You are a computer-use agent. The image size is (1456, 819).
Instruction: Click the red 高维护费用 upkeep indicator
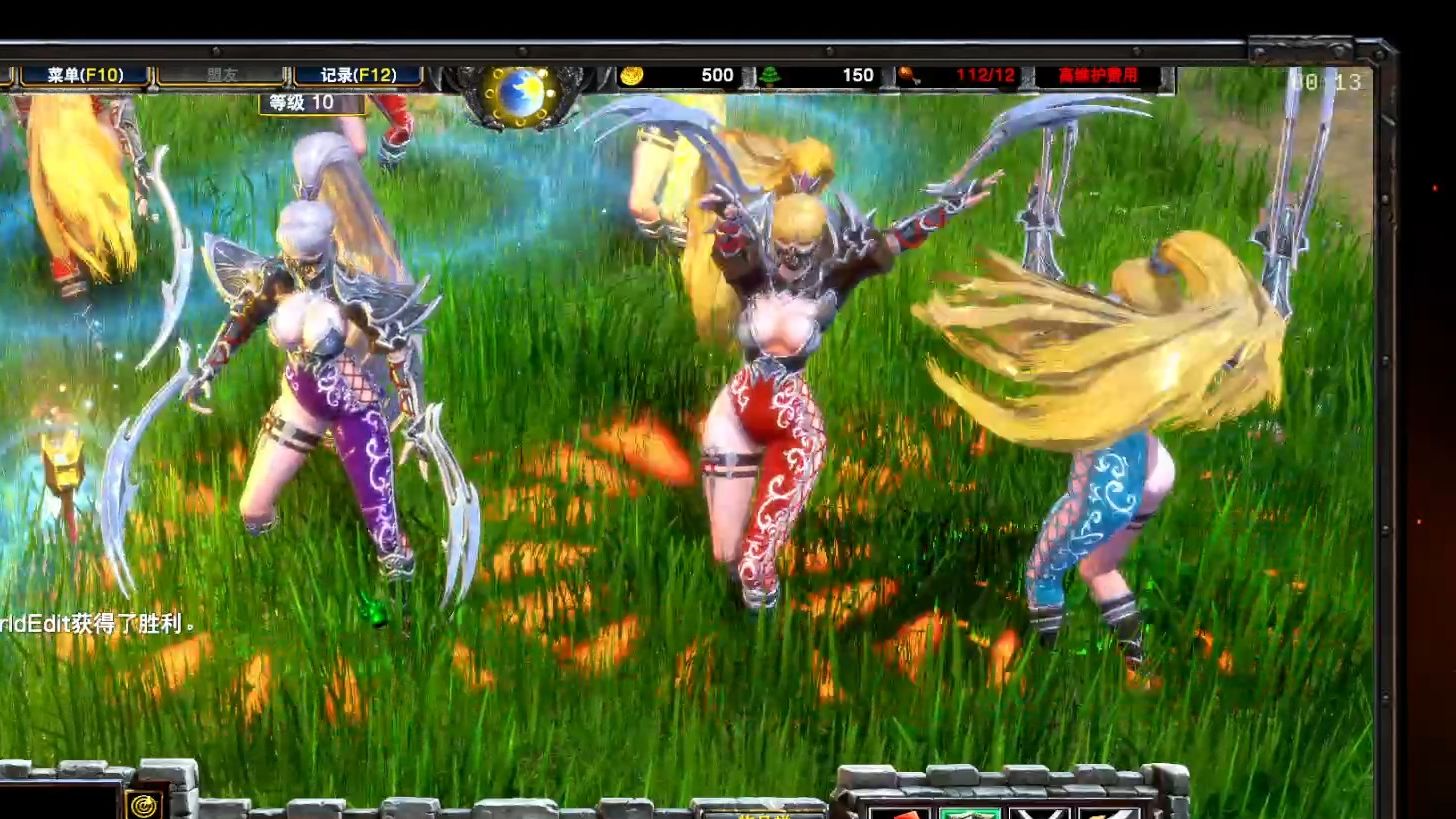tap(1098, 74)
